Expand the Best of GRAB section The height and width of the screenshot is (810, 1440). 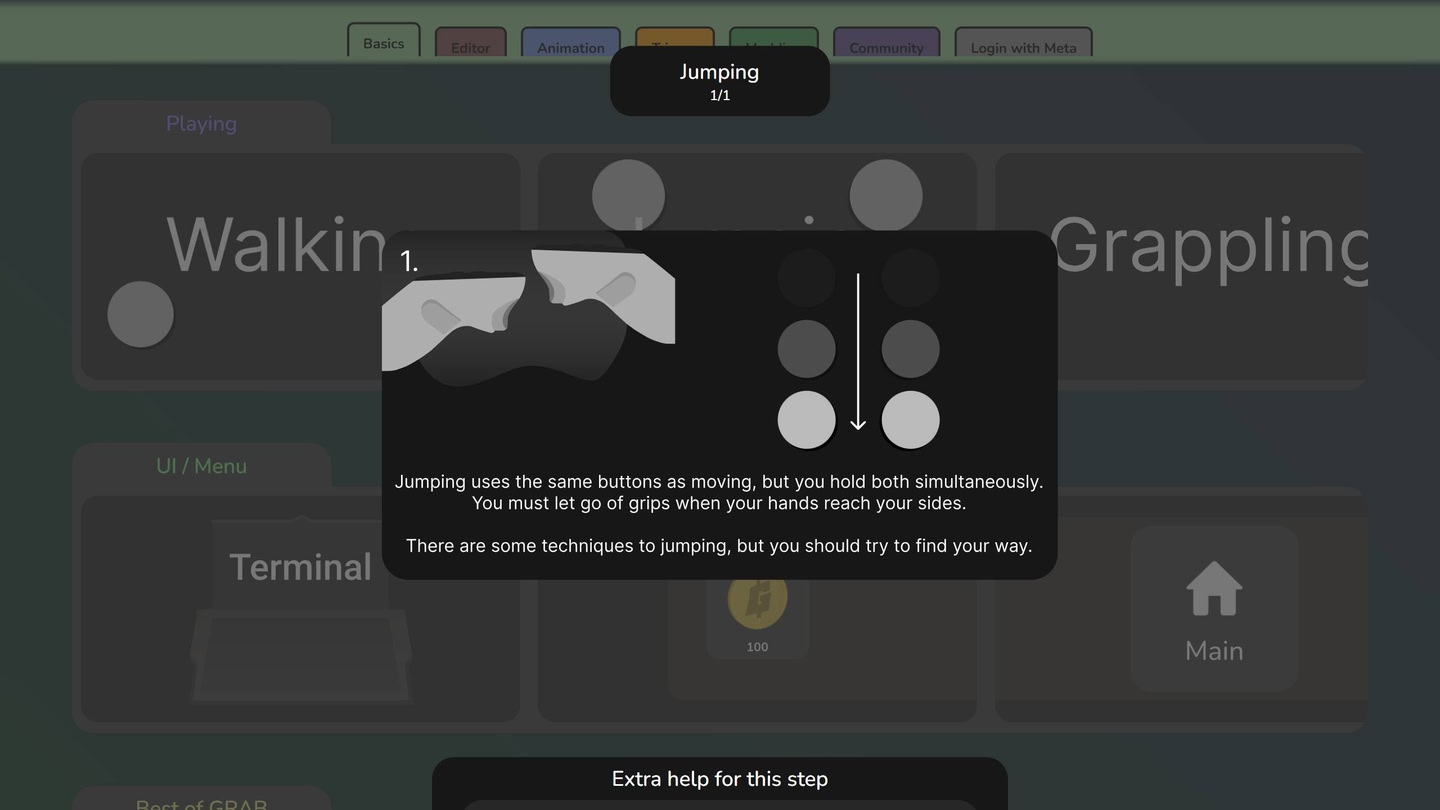(201, 803)
